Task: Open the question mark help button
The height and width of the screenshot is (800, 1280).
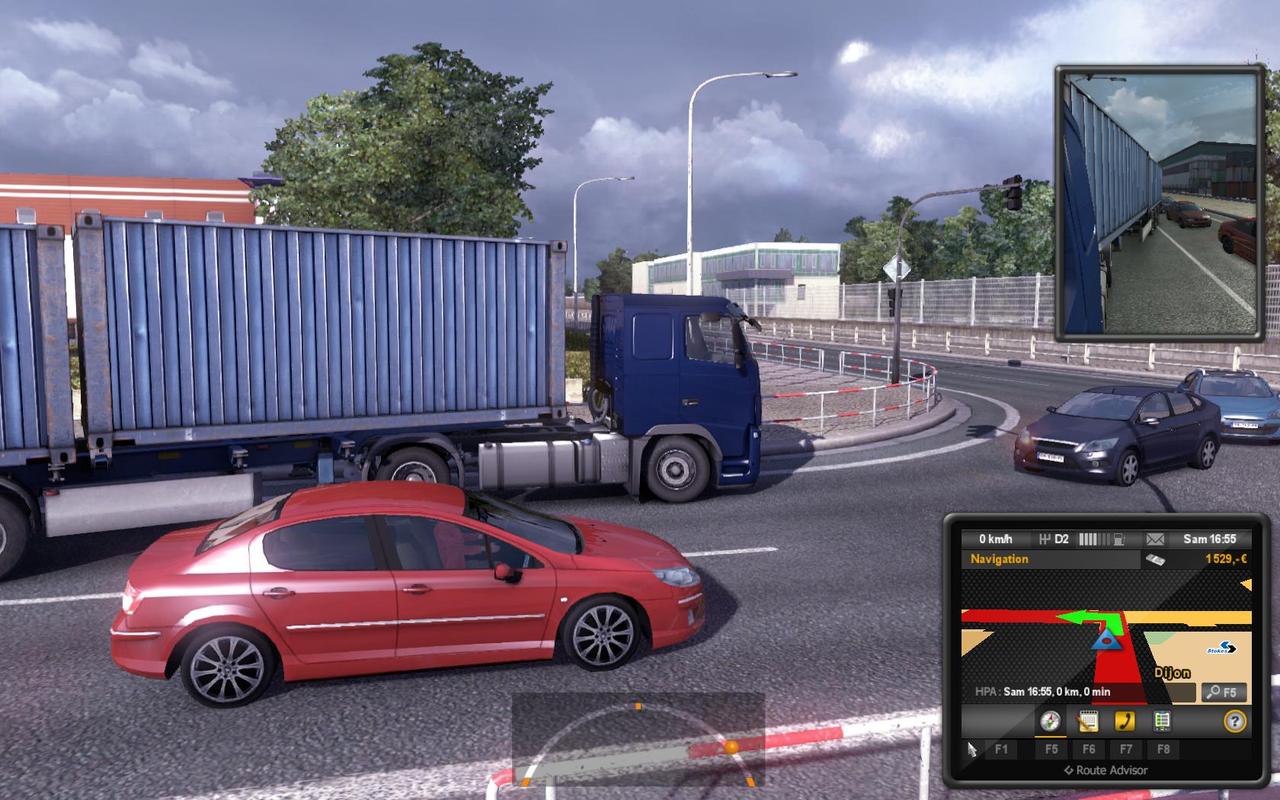Action: pyautogui.click(x=1235, y=721)
